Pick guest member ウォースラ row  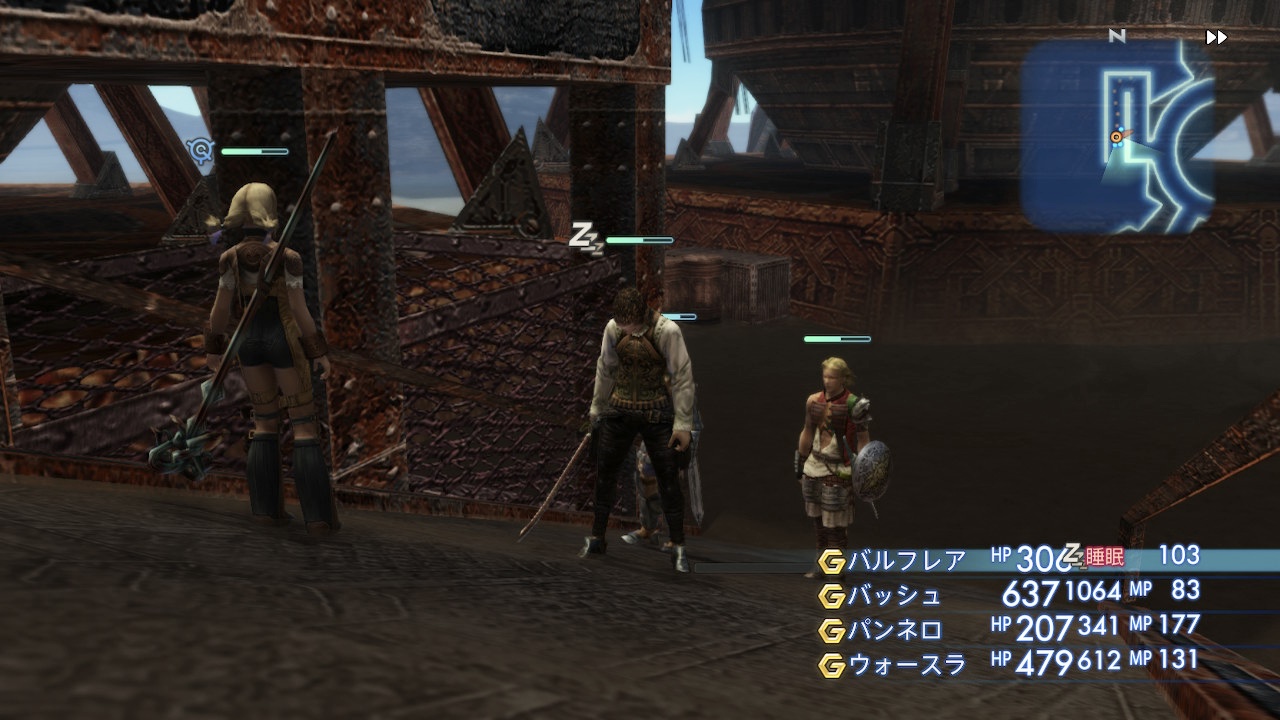906,664
